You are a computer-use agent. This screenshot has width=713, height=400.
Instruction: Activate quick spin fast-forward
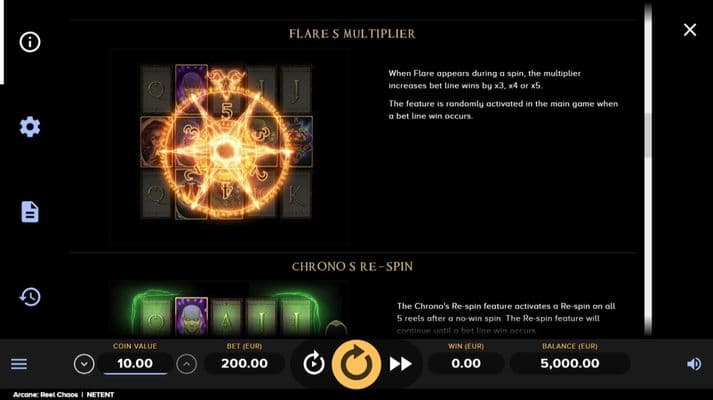click(400, 364)
